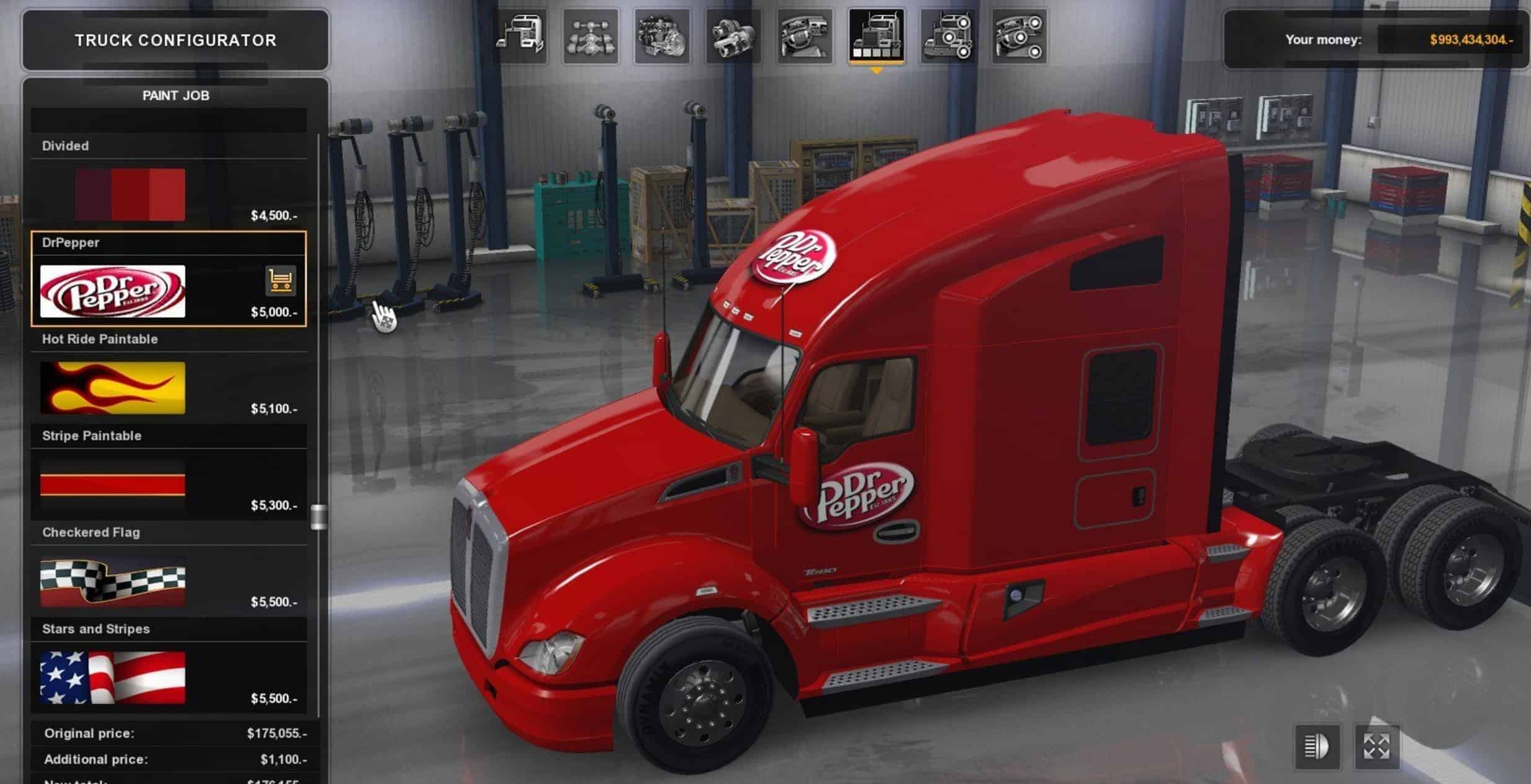Viewport: 1531px width, 784px height.
Task: Buy DrPepper paint via the cart icon
Action: (280, 281)
